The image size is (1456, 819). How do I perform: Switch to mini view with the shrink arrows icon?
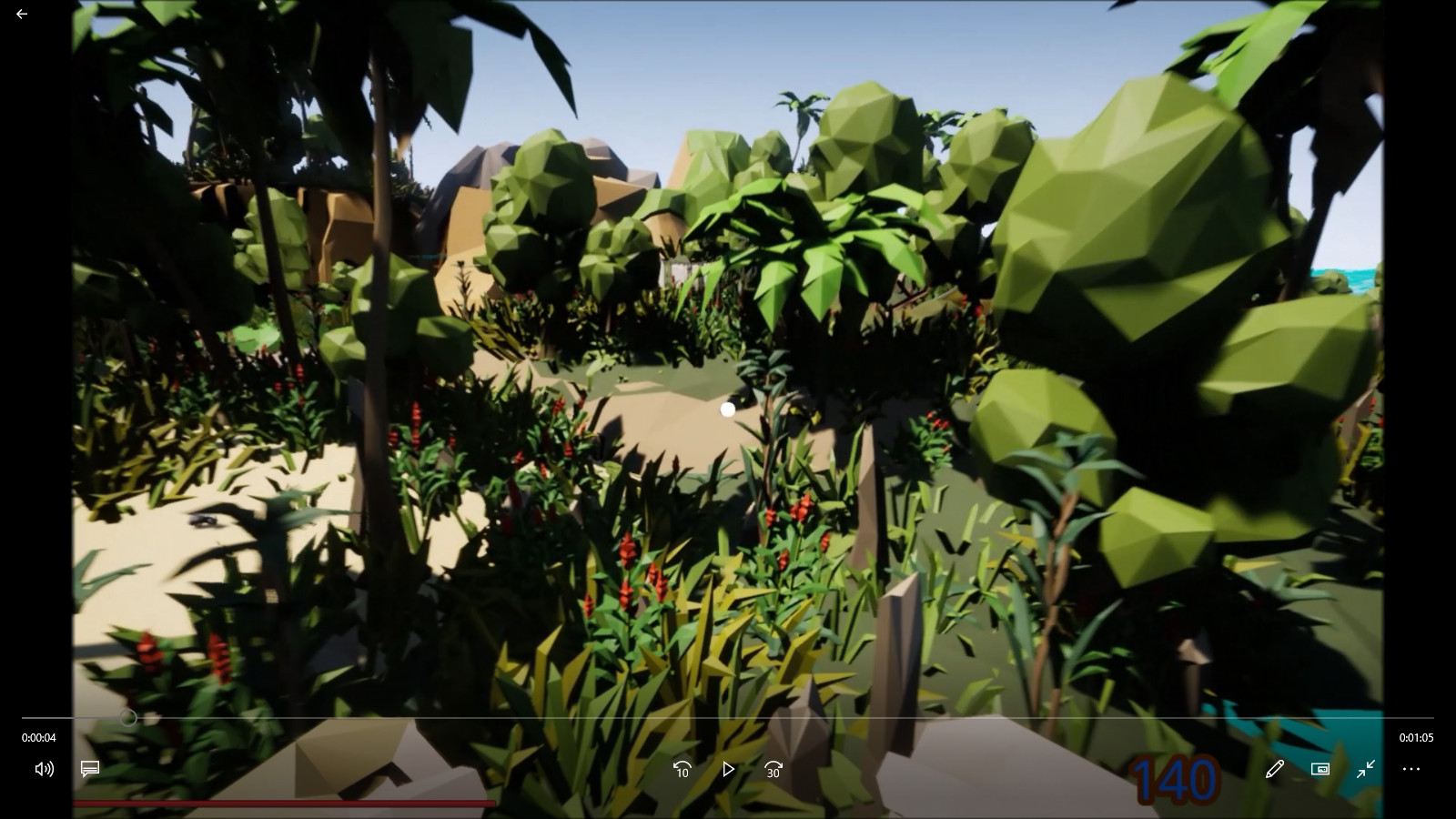coord(1365,769)
